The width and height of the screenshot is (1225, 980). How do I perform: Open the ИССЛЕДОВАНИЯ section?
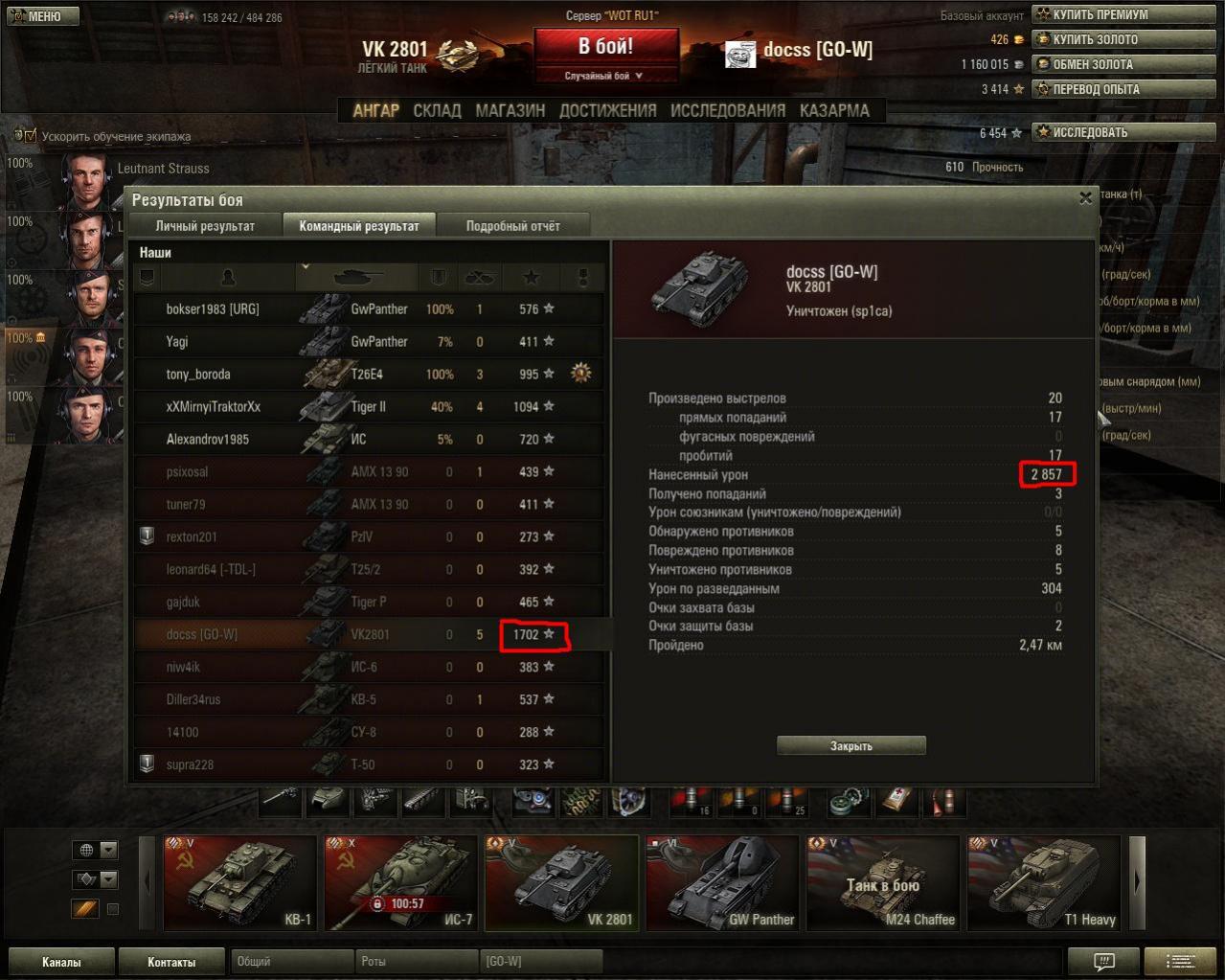(x=727, y=110)
